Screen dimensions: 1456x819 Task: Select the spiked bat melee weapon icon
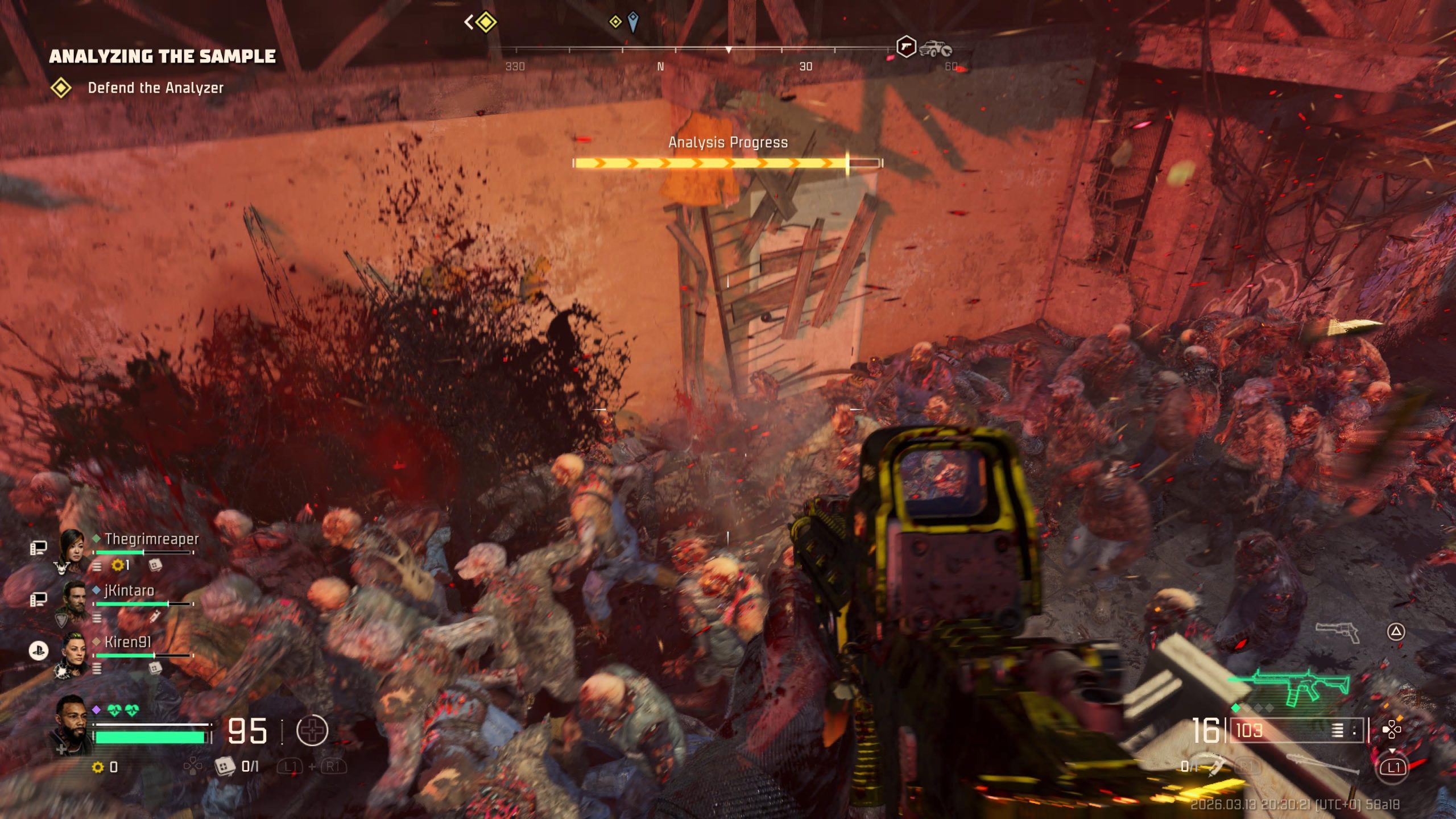(x=1322, y=763)
